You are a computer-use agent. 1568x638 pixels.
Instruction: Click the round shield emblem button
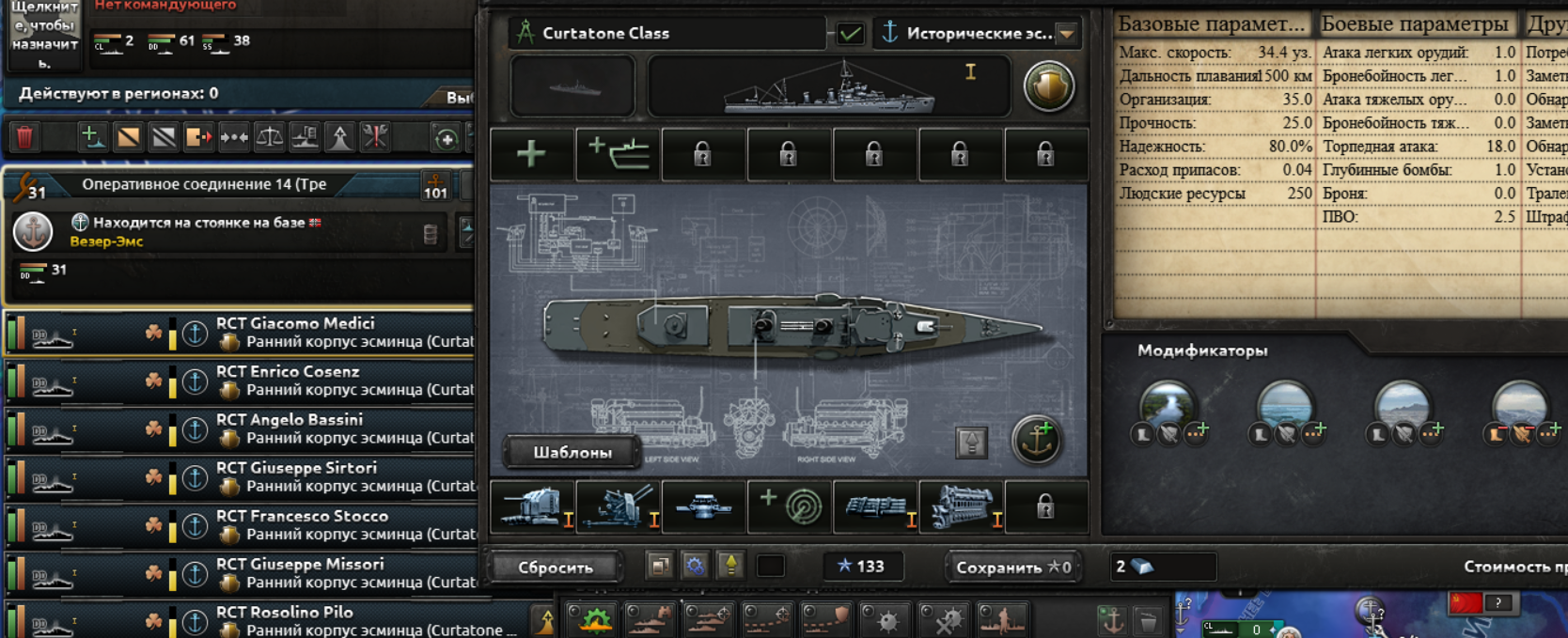pos(1048,86)
